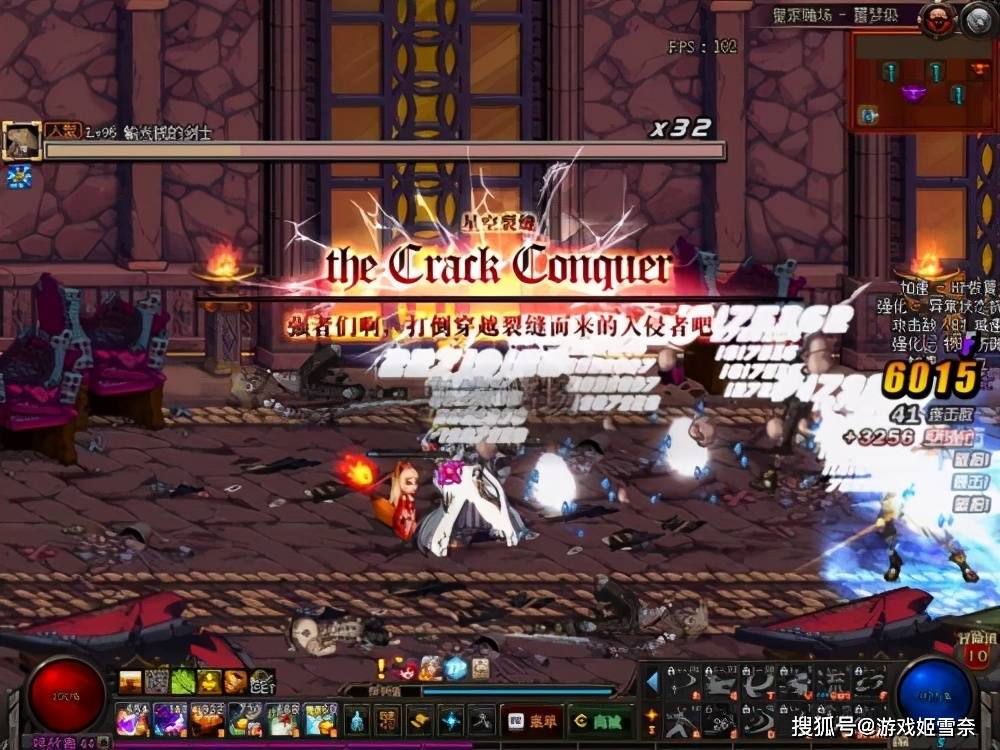Click the blue statue icon in bottom bar
1000x750 pixels.
(358, 719)
